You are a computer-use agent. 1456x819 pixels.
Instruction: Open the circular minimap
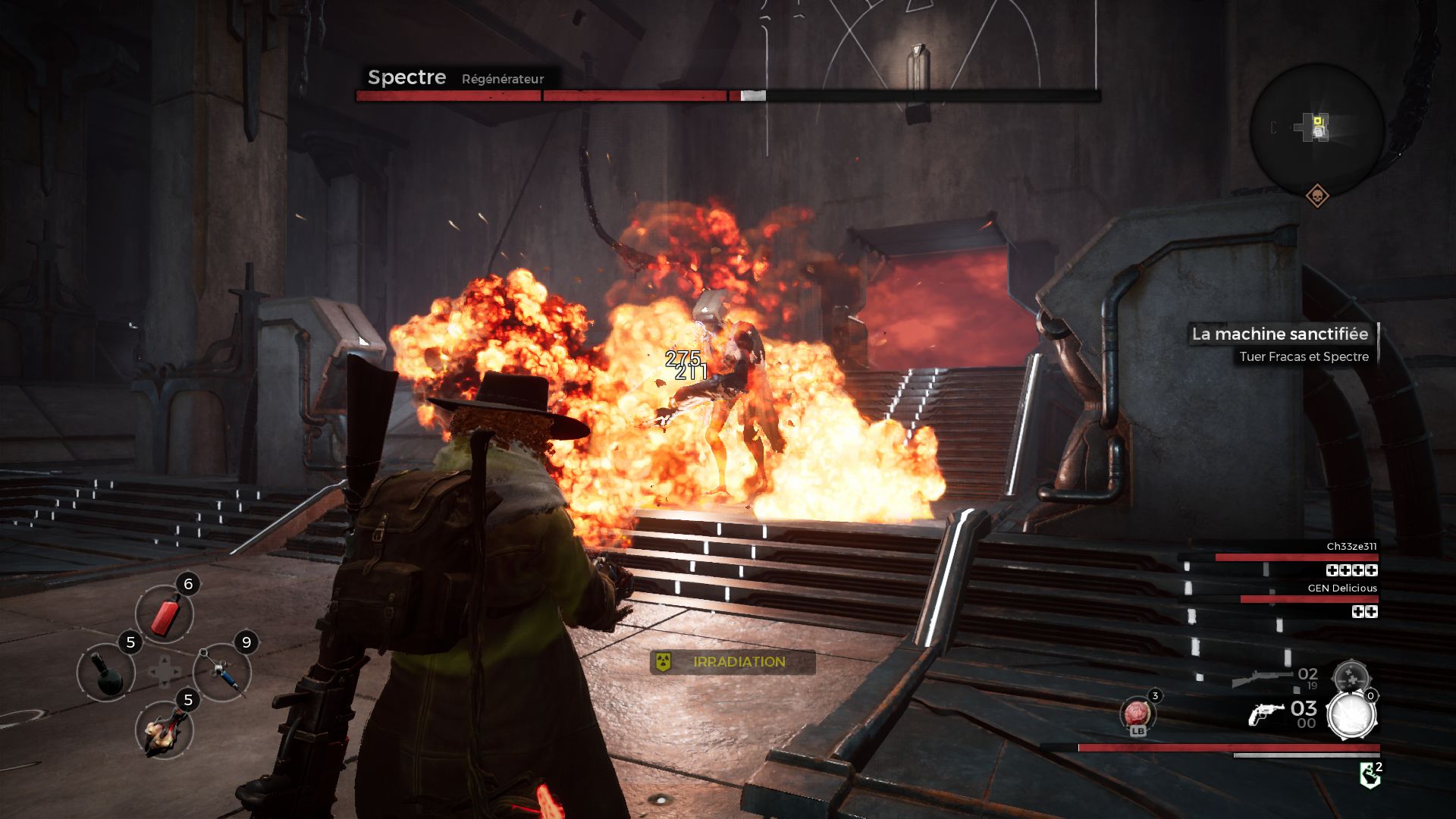[1318, 128]
